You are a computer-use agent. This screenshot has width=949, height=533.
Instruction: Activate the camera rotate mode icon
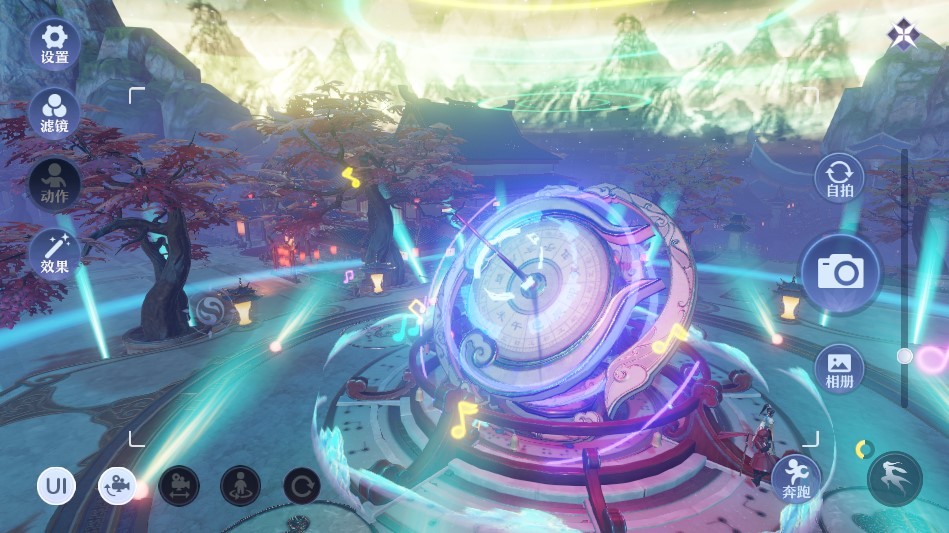click(x=117, y=487)
